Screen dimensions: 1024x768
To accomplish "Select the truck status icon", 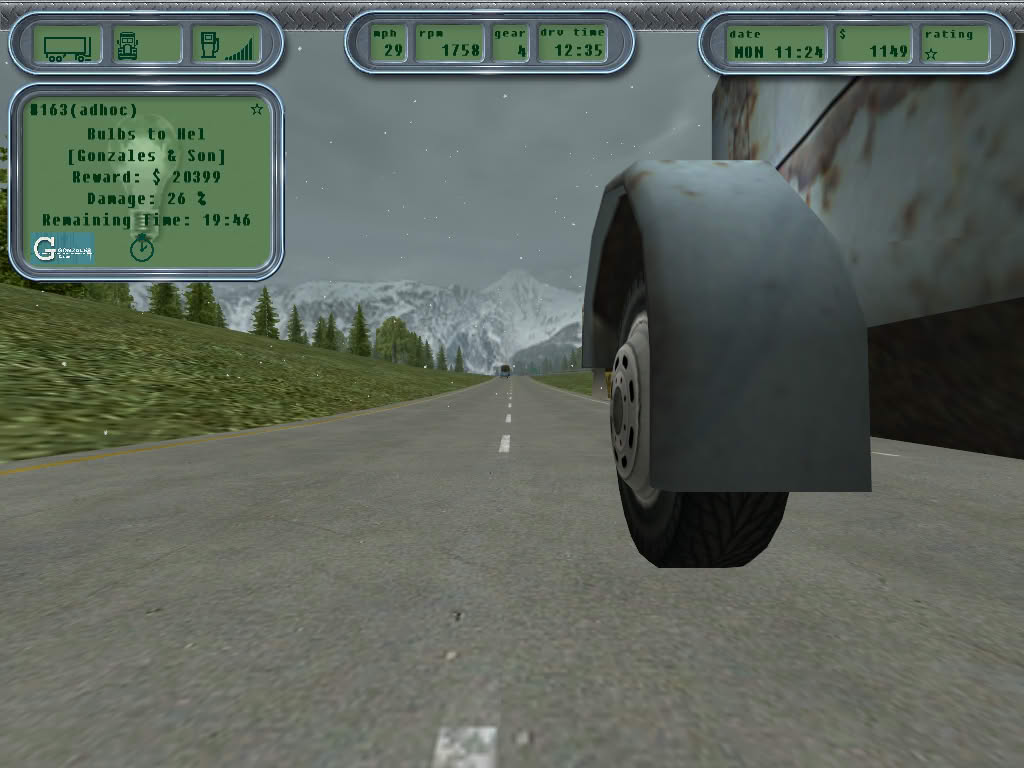I will 128,45.
